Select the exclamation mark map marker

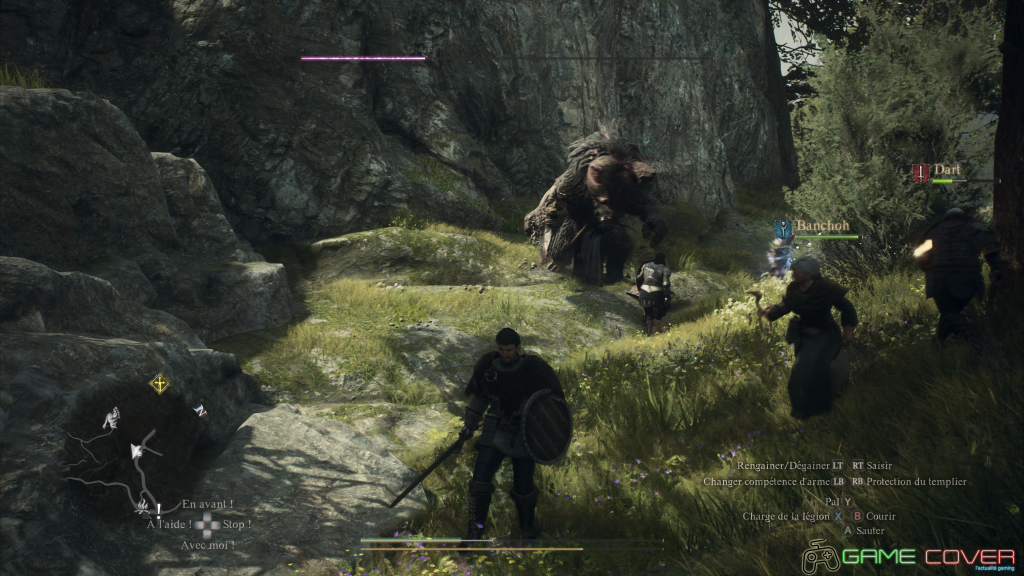coord(158,509)
